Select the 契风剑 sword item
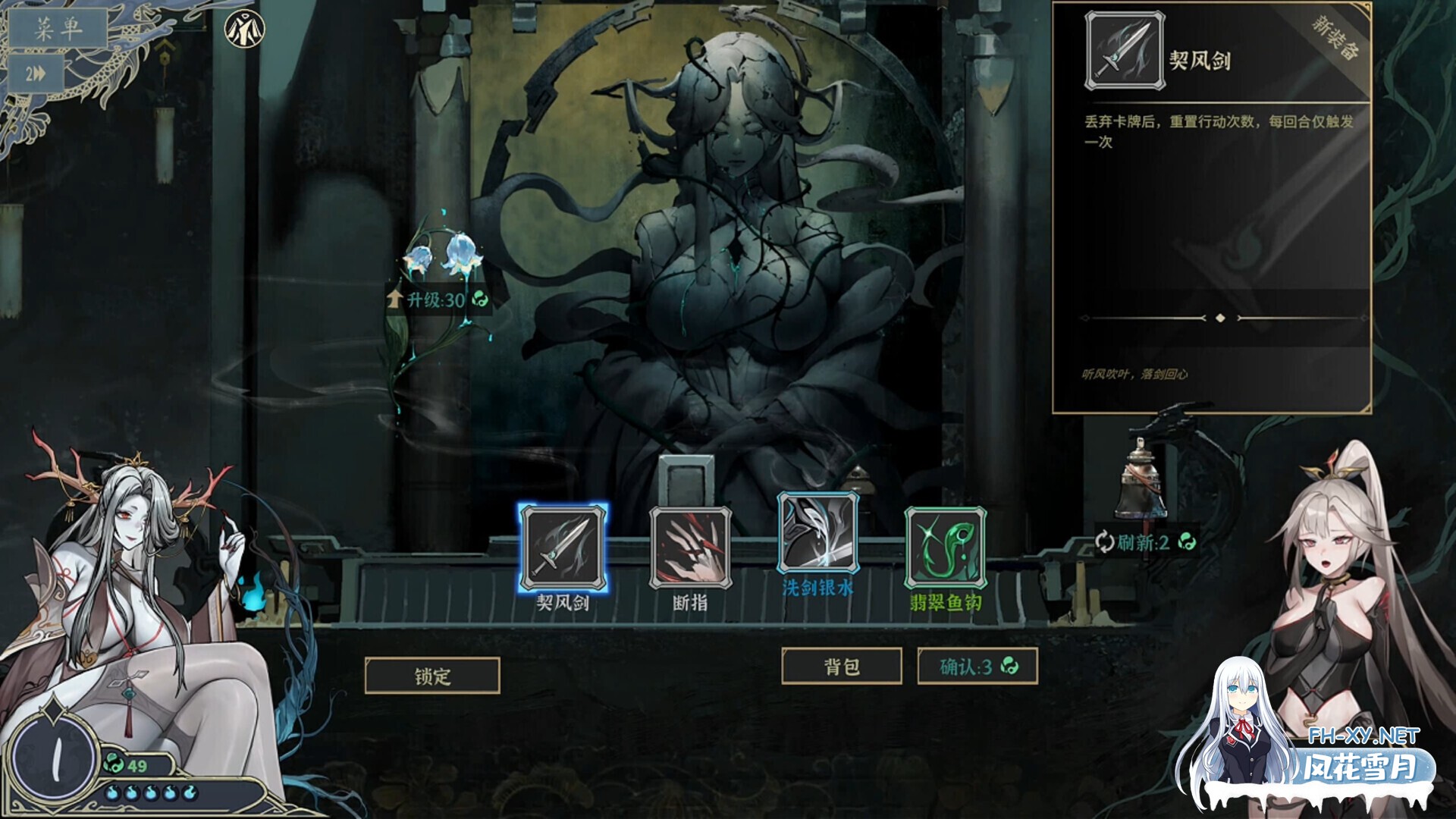This screenshot has width=1456, height=819. pyautogui.click(x=563, y=548)
